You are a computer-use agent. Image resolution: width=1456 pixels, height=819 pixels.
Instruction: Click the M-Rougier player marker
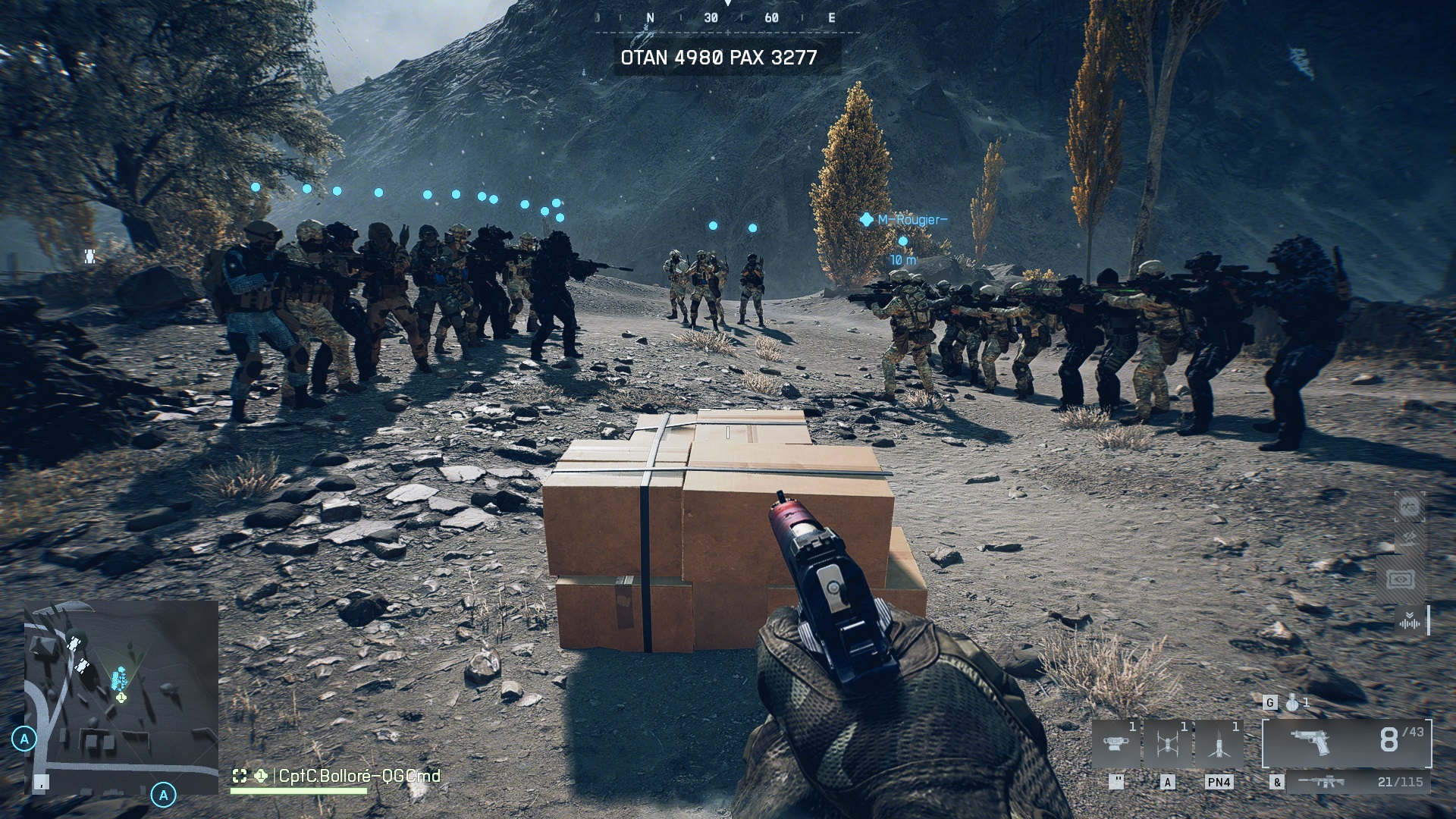pyautogui.click(x=867, y=220)
